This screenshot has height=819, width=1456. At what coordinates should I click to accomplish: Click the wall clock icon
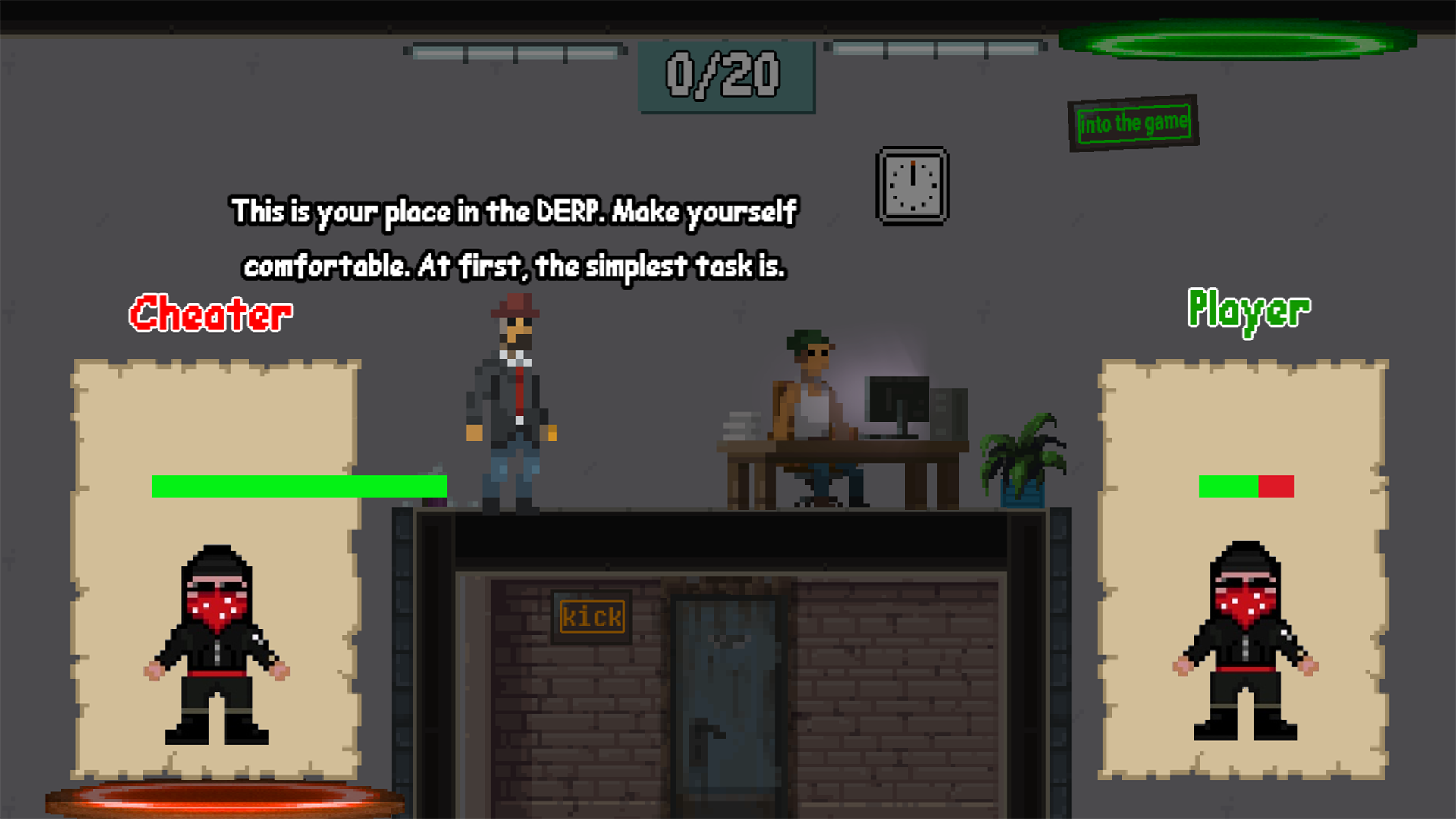[x=913, y=184]
